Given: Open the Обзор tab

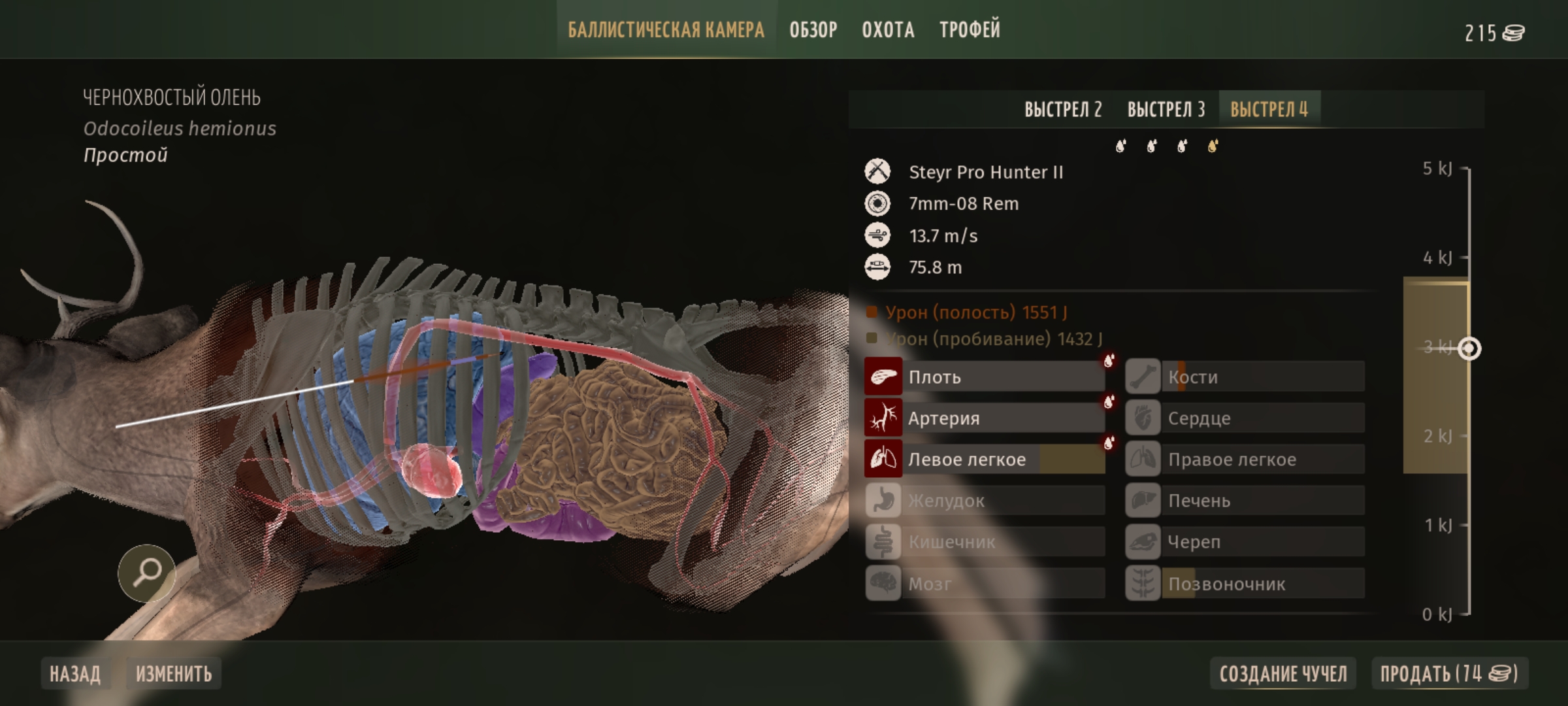Looking at the screenshot, I should pyautogui.click(x=813, y=30).
